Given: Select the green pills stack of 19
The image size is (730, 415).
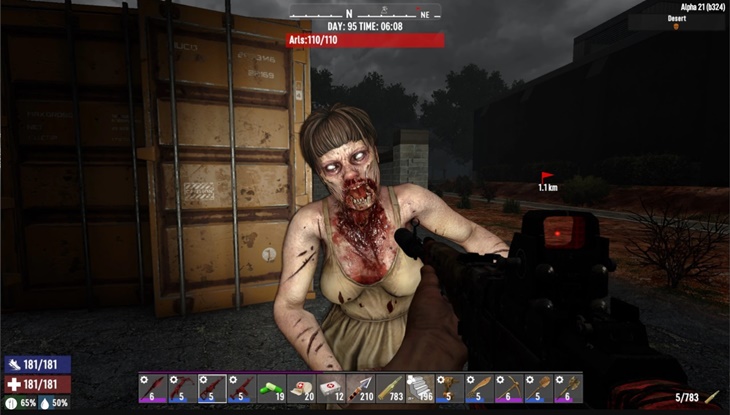Looking at the screenshot, I should [x=271, y=388].
